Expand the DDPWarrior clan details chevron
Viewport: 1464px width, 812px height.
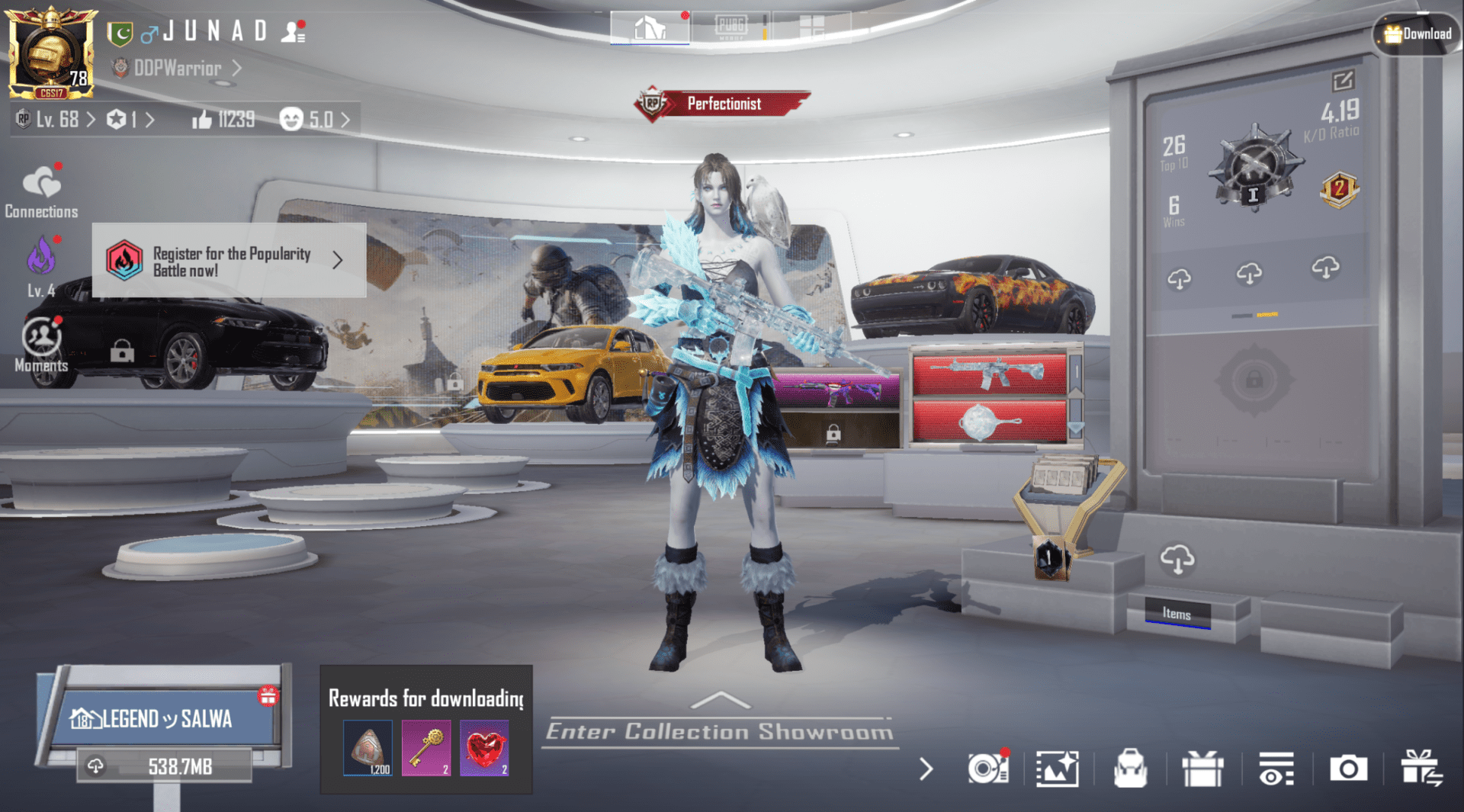(236, 68)
